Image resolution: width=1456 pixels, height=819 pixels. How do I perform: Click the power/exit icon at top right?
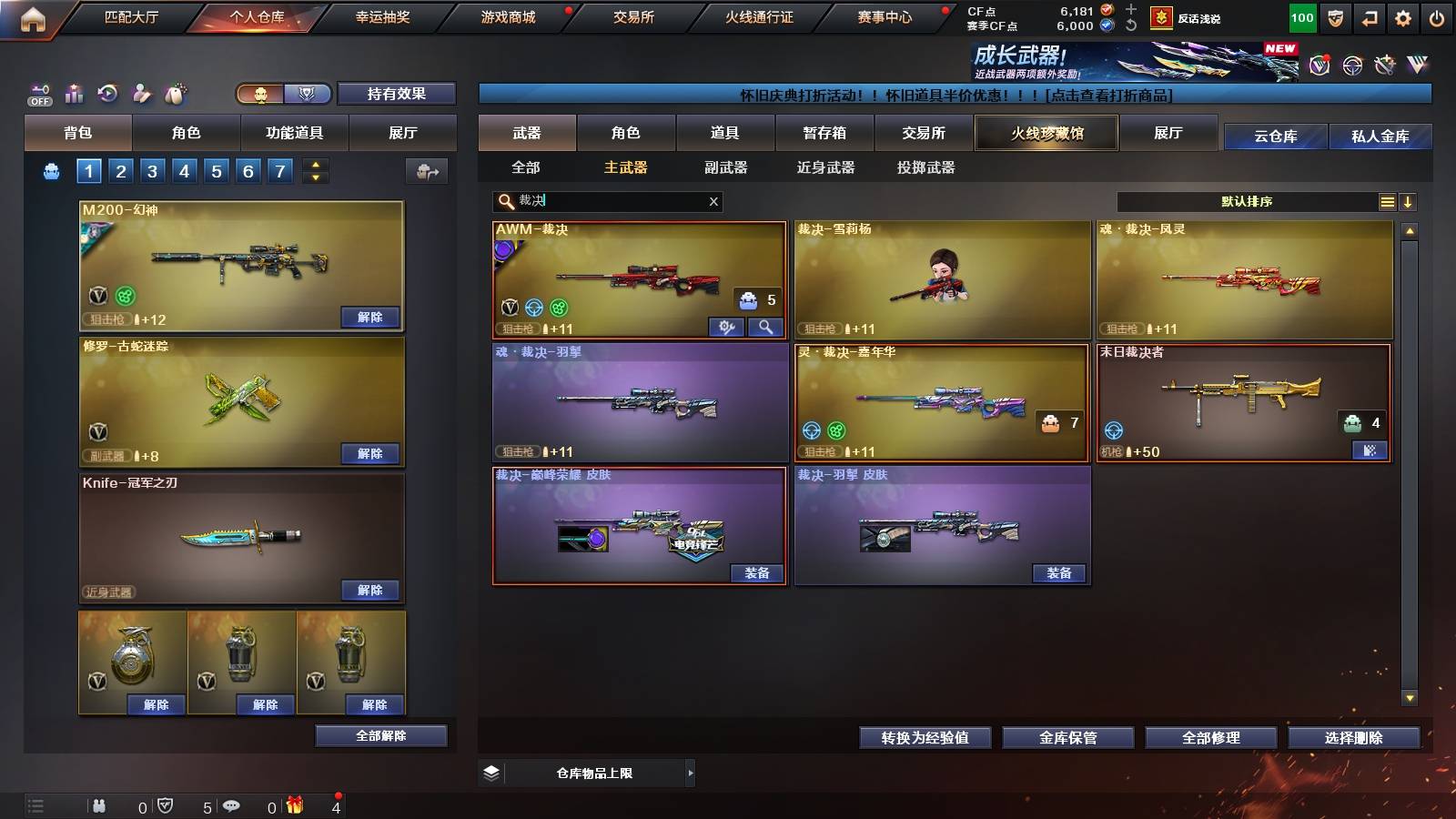[1434, 16]
